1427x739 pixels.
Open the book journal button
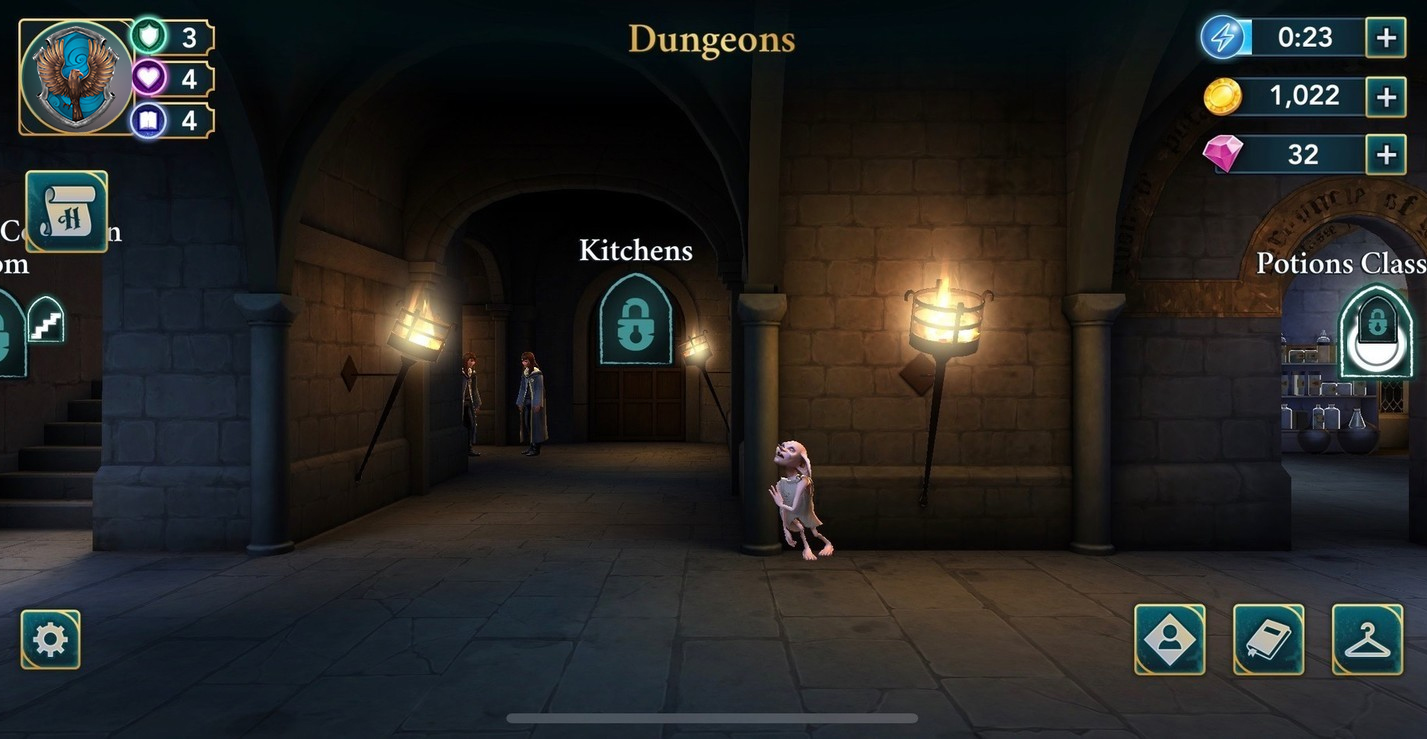[x=1268, y=639]
